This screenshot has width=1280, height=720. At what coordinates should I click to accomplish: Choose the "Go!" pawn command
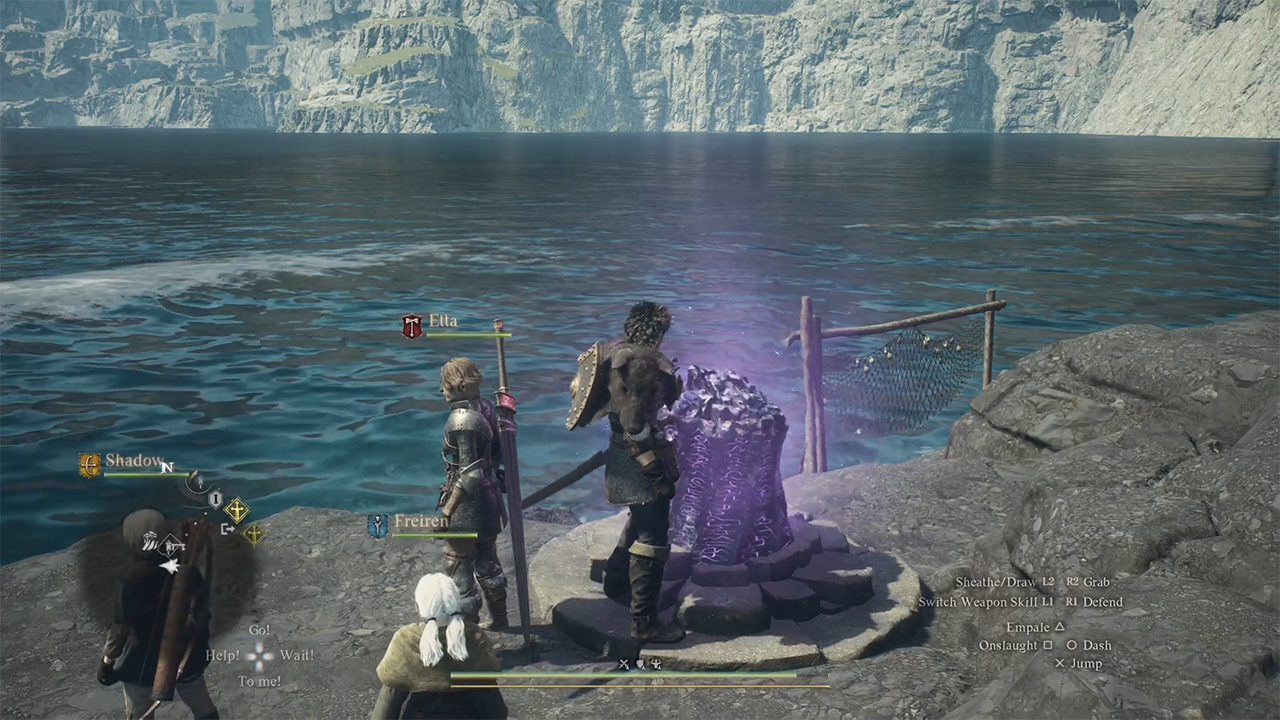click(259, 630)
